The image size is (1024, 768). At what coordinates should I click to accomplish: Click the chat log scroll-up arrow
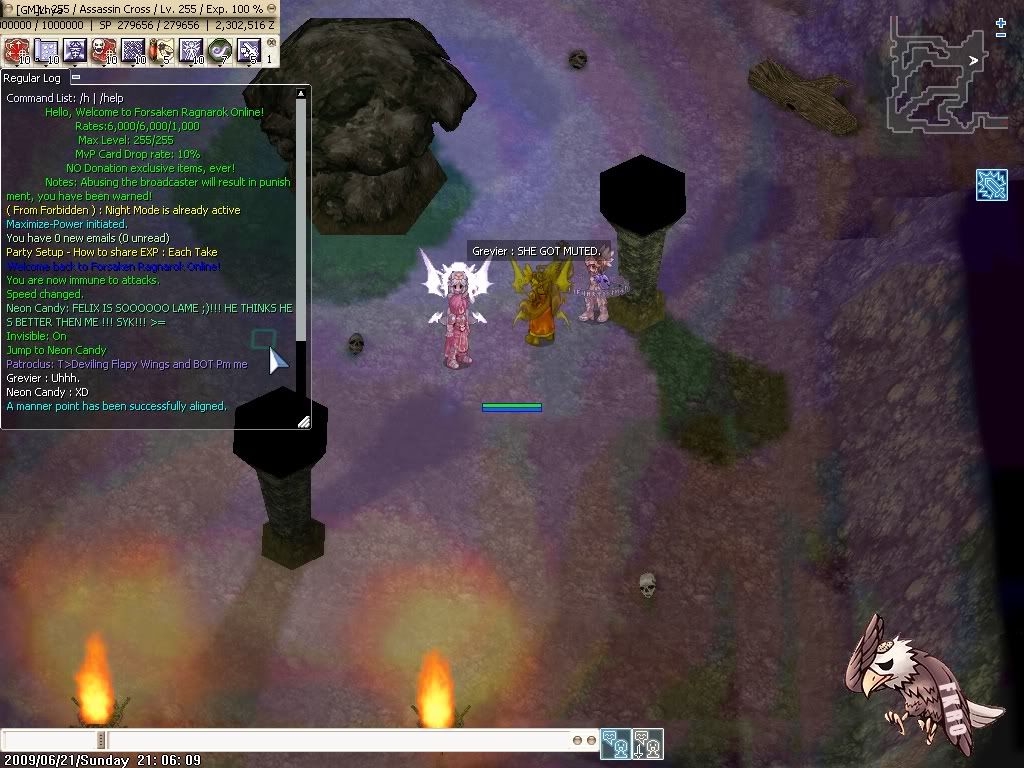pos(301,93)
